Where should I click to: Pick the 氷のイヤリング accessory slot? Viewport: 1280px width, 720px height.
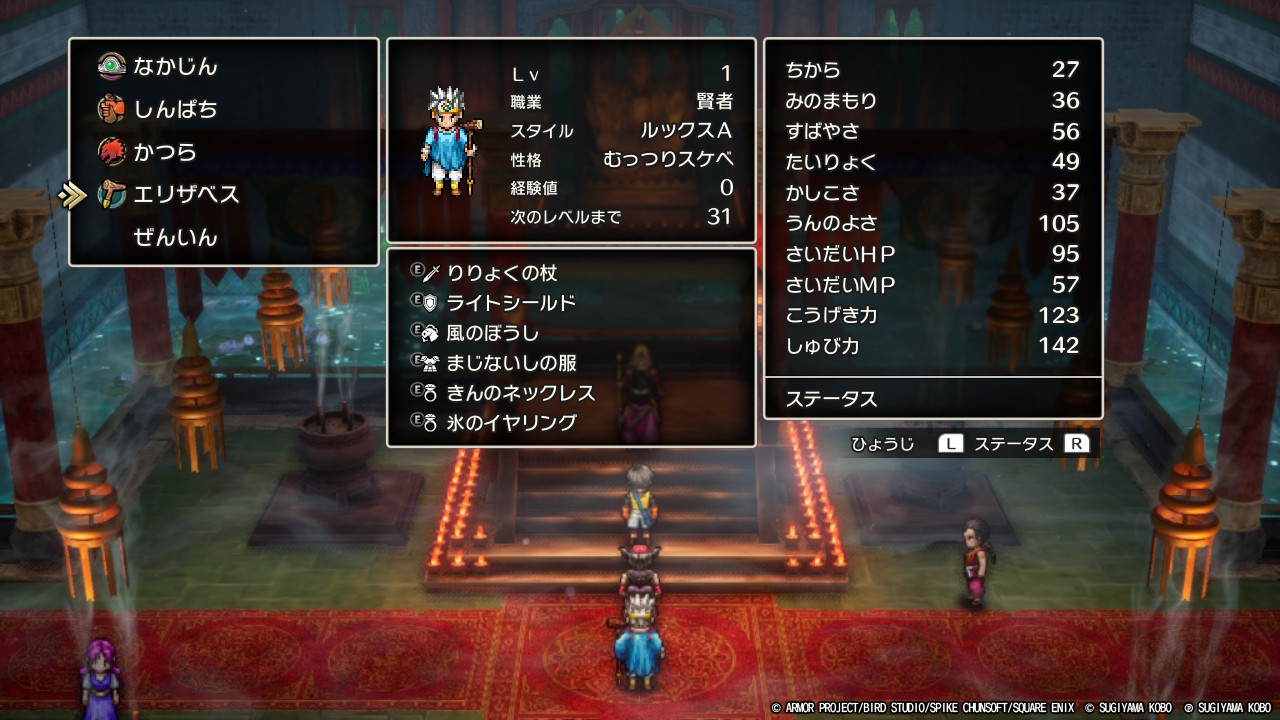coord(511,423)
